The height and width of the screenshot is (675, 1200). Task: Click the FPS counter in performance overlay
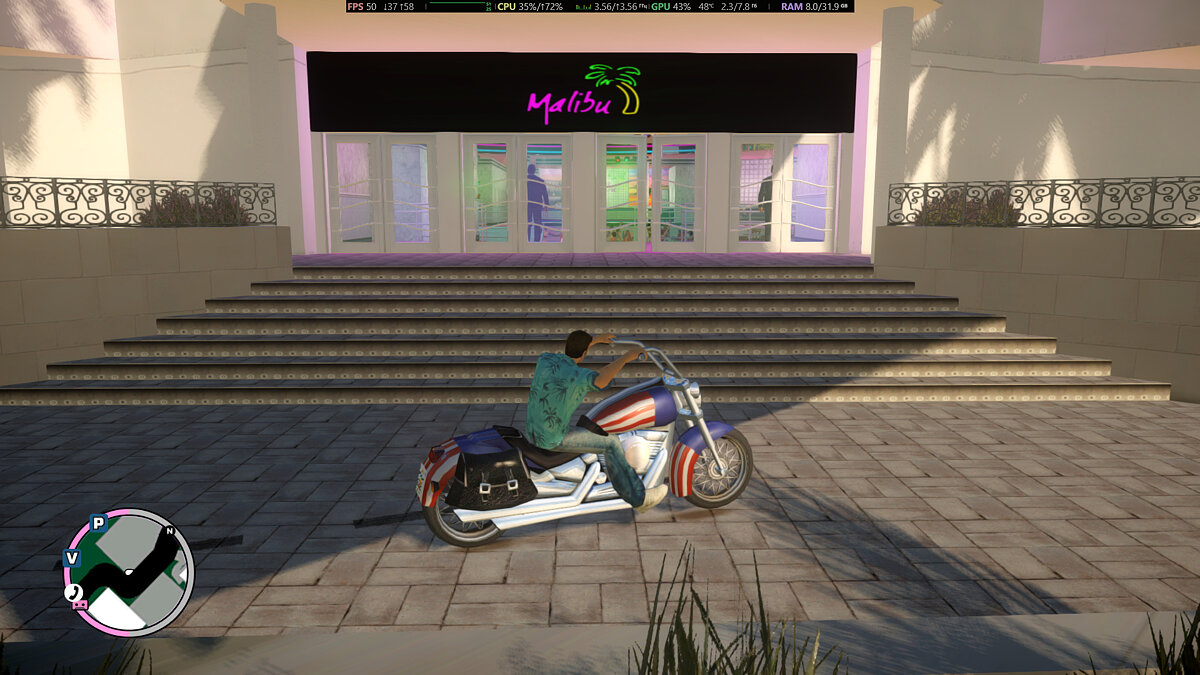[362, 6]
